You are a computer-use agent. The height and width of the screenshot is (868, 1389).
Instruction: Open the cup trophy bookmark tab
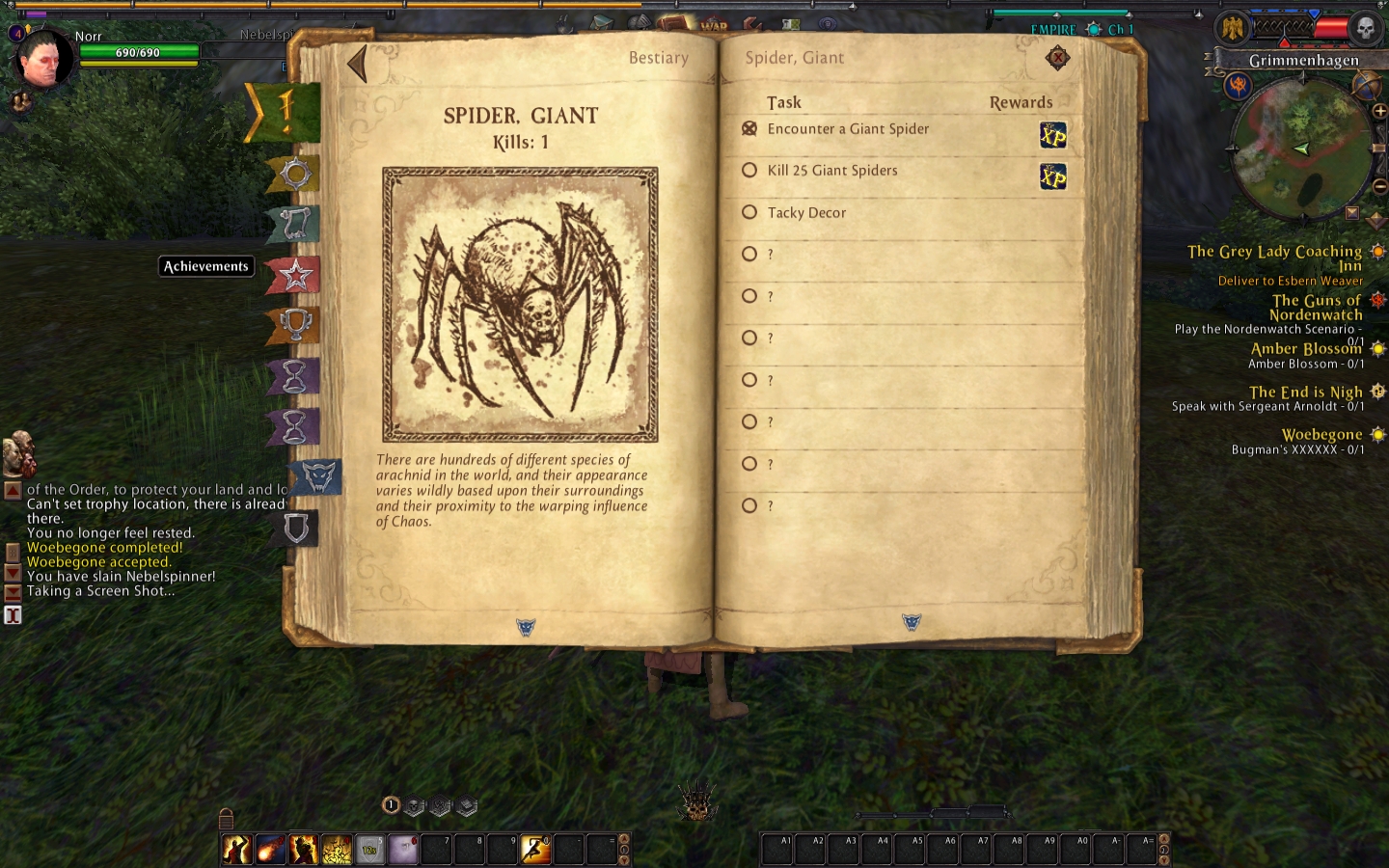tap(294, 325)
